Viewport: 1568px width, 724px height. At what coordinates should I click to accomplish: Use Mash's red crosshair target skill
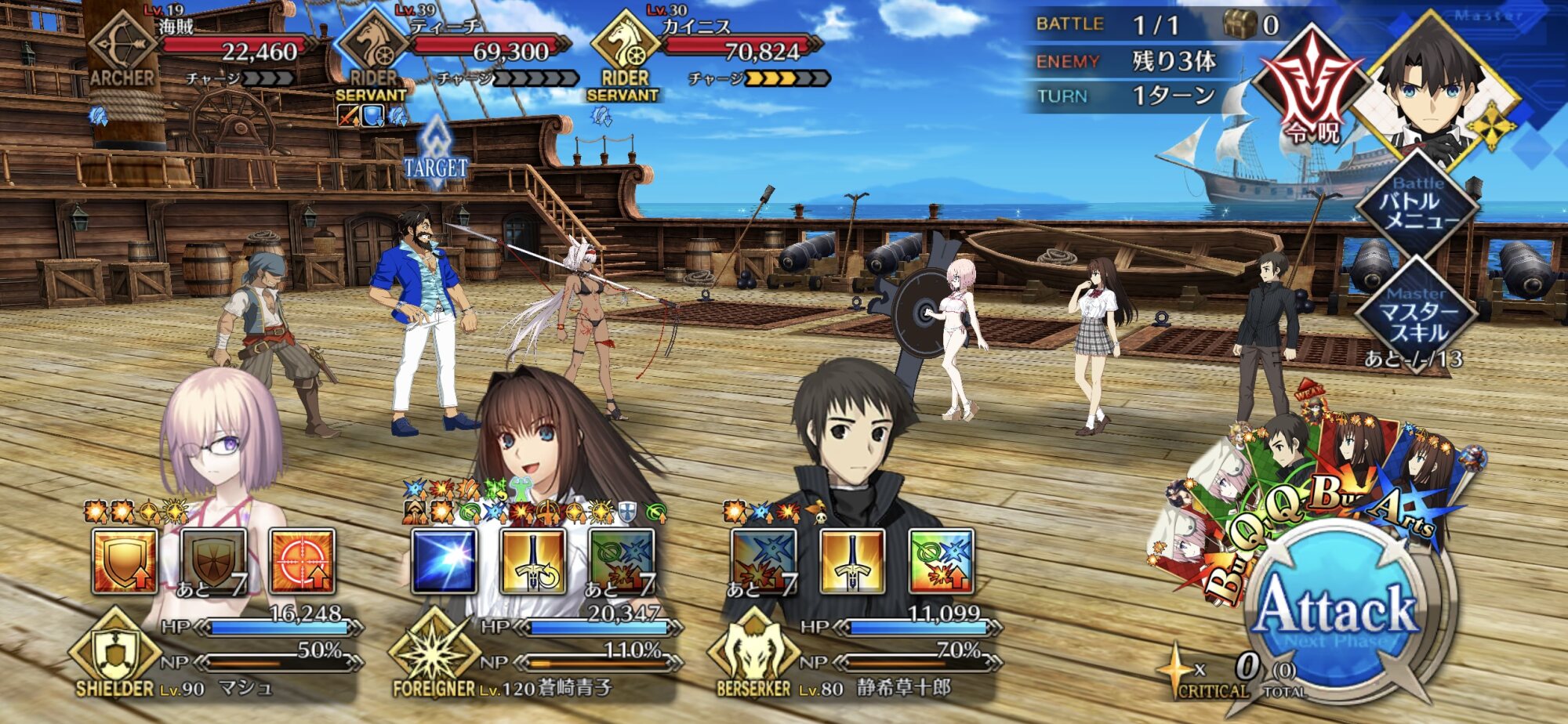[302, 561]
